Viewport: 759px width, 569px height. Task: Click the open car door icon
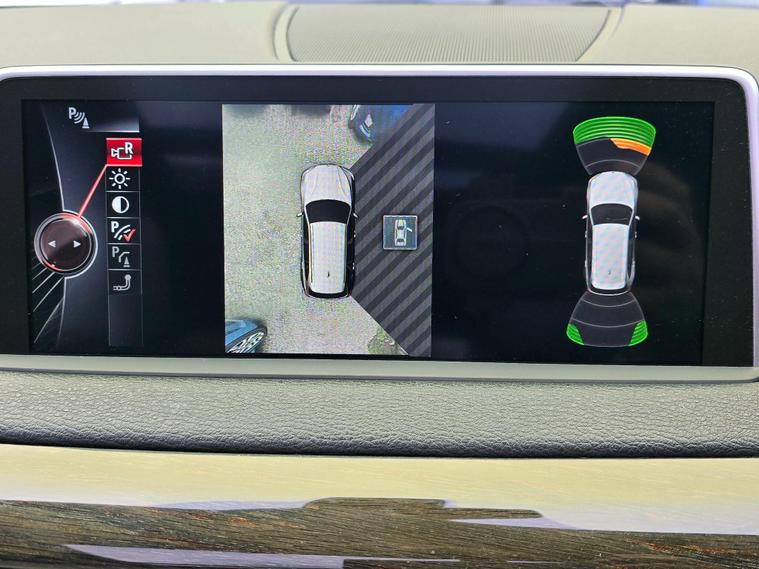pyautogui.click(x=399, y=232)
